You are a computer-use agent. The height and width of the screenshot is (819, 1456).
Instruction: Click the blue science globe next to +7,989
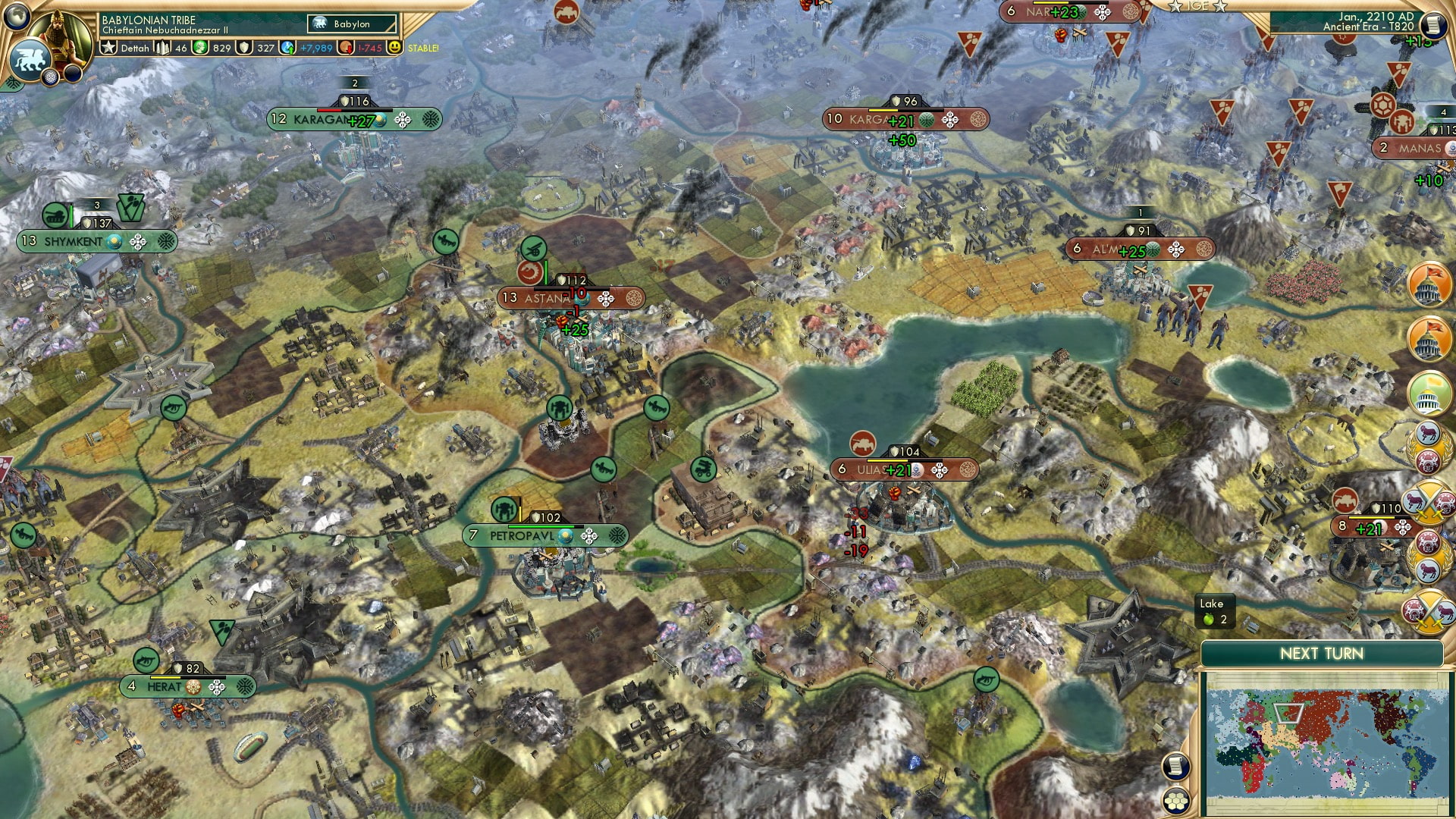[x=287, y=47]
